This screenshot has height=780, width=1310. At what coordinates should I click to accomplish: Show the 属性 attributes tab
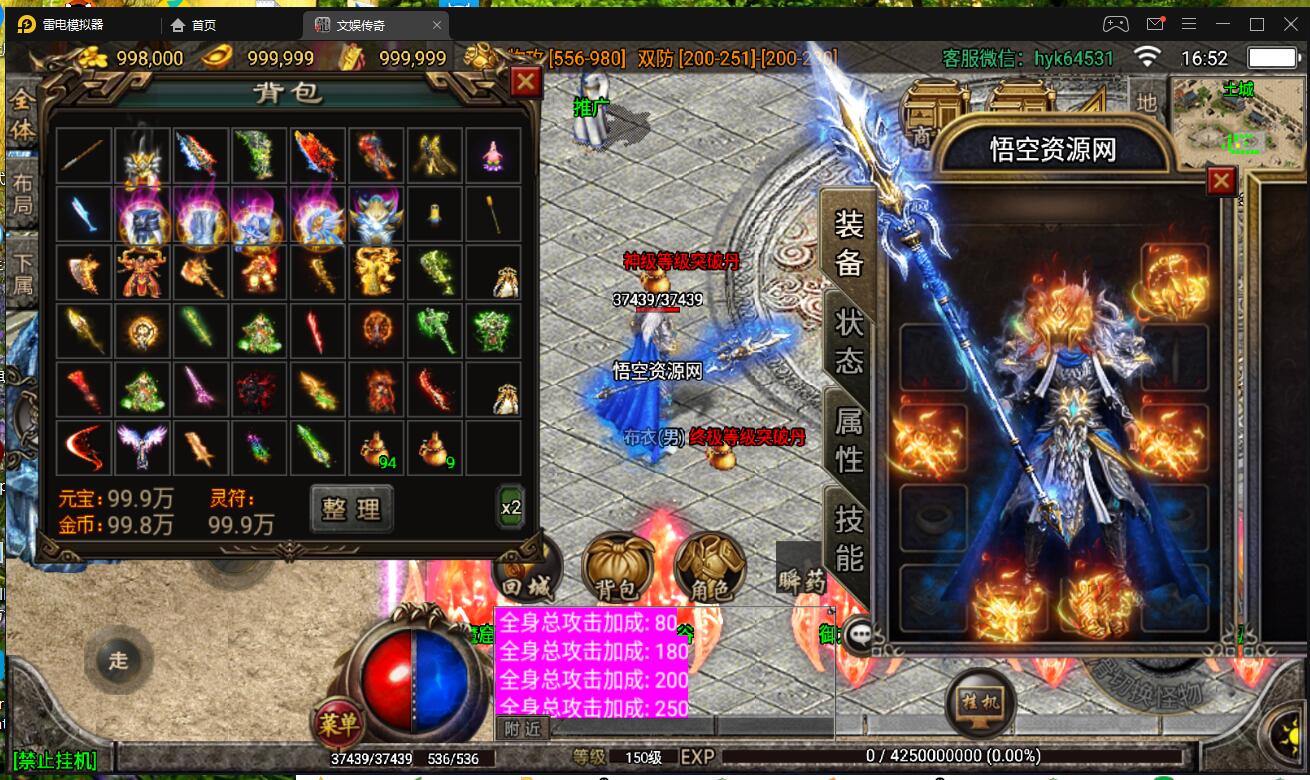[849, 440]
